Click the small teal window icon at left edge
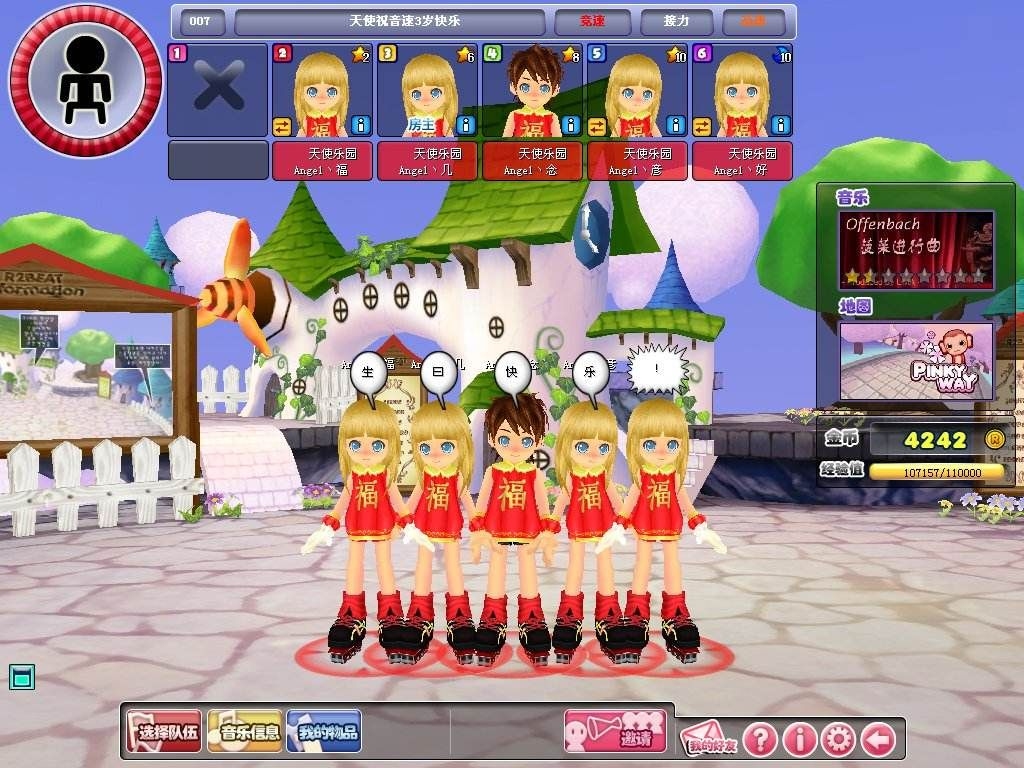This screenshot has width=1024, height=768. pyautogui.click(x=22, y=677)
